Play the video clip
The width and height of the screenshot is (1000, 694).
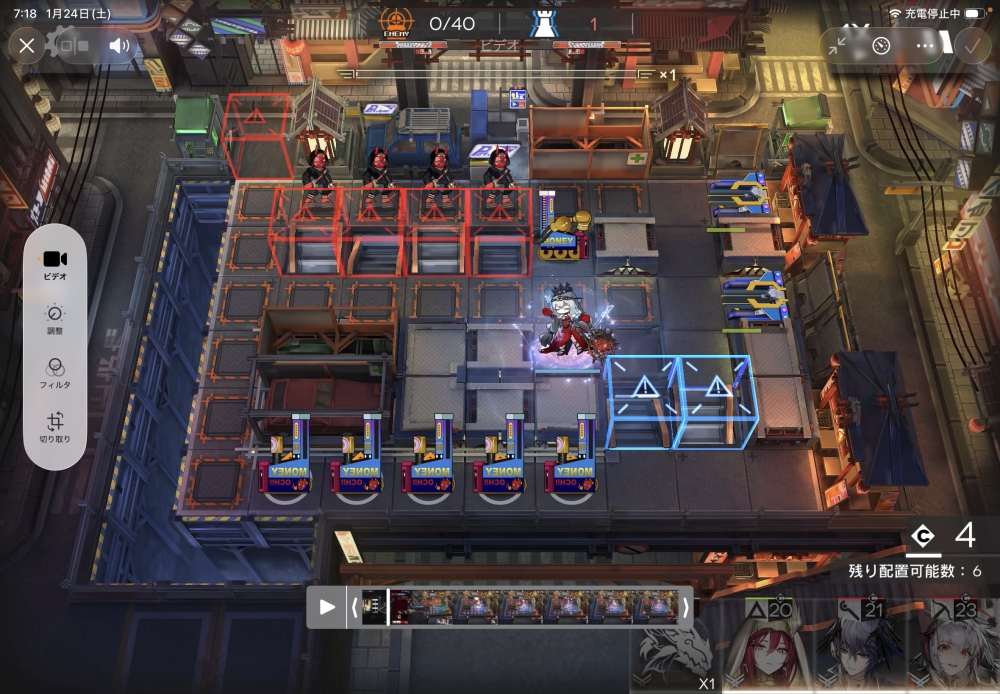pos(327,607)
